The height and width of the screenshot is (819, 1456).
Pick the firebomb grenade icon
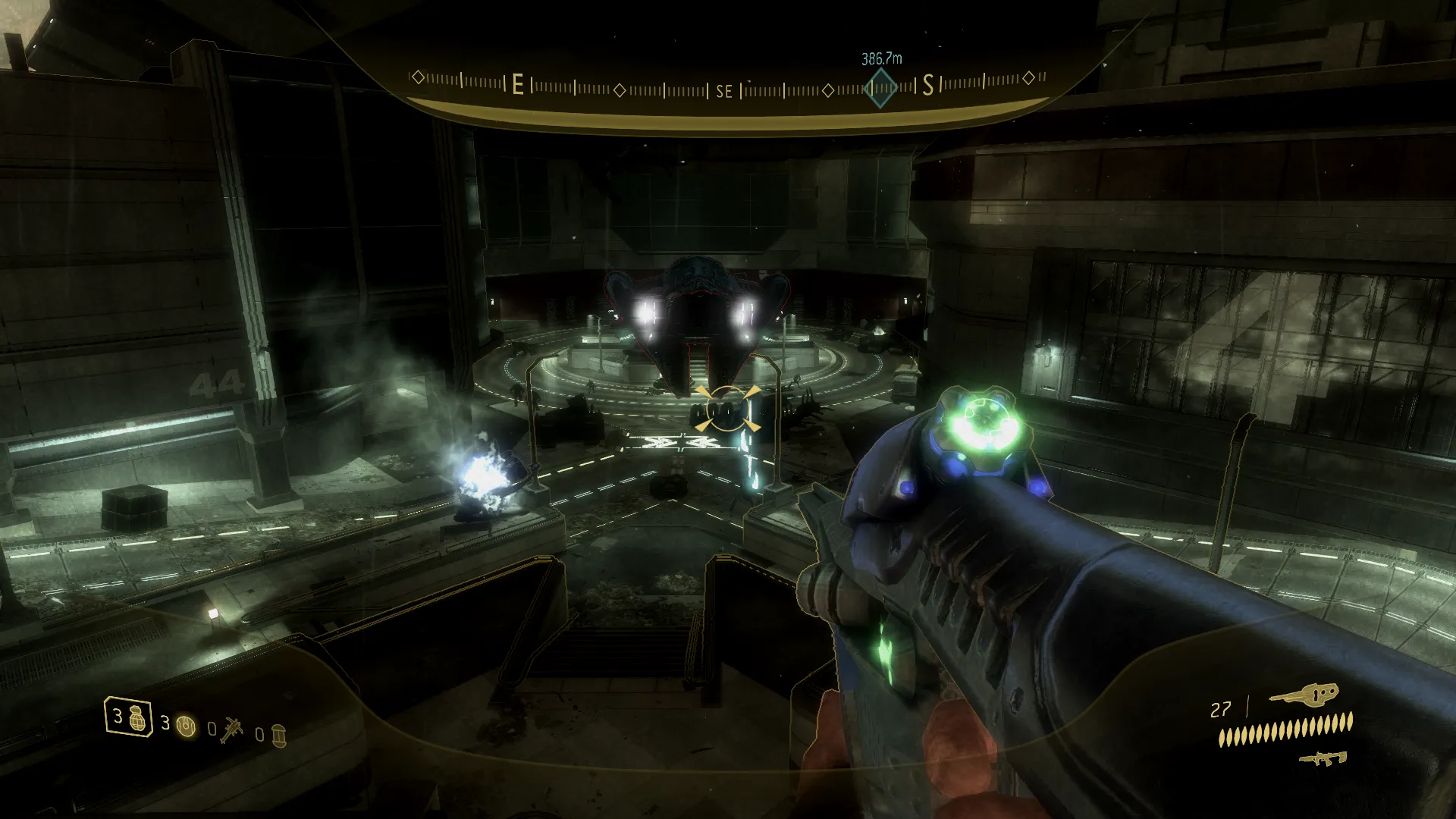[x=278, y=734]
